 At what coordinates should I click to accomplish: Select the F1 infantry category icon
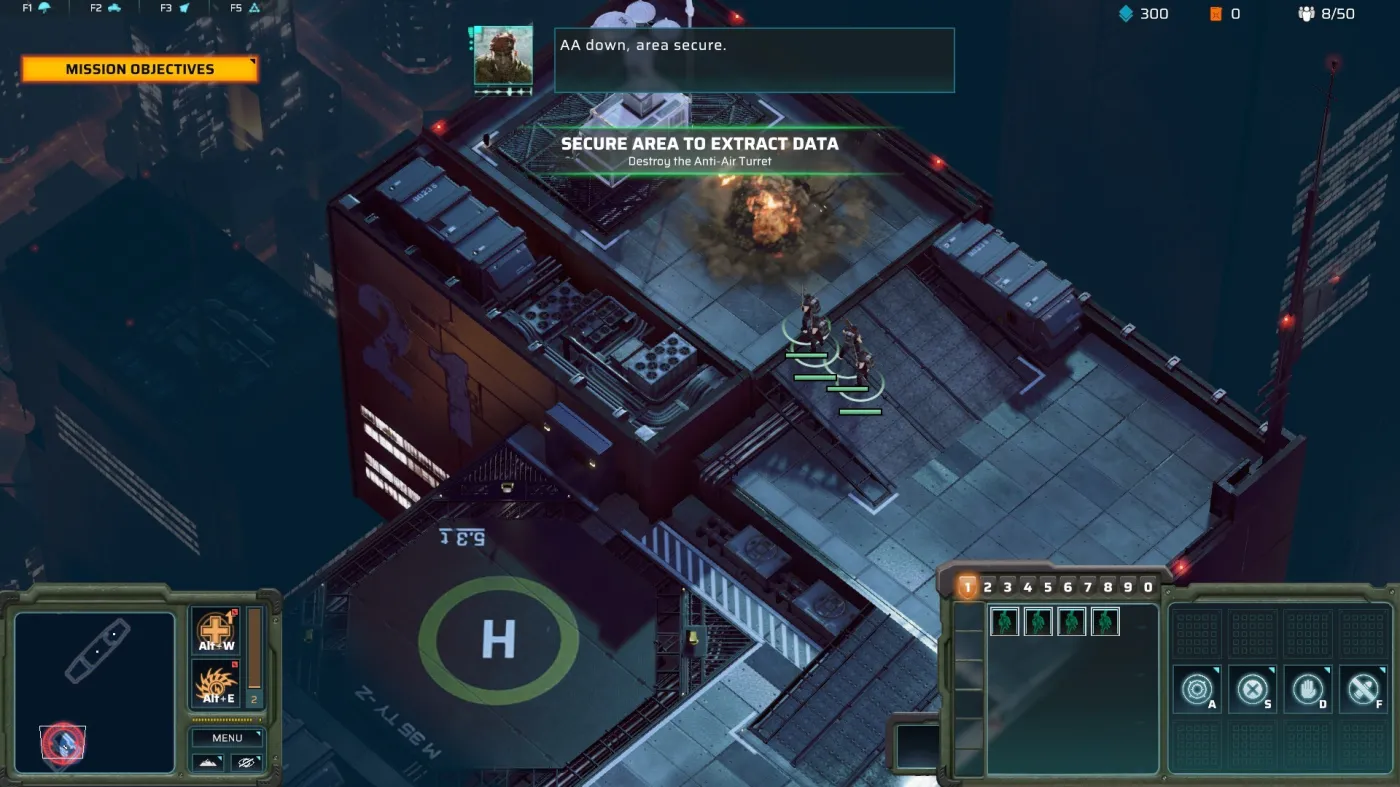point(44,7)
